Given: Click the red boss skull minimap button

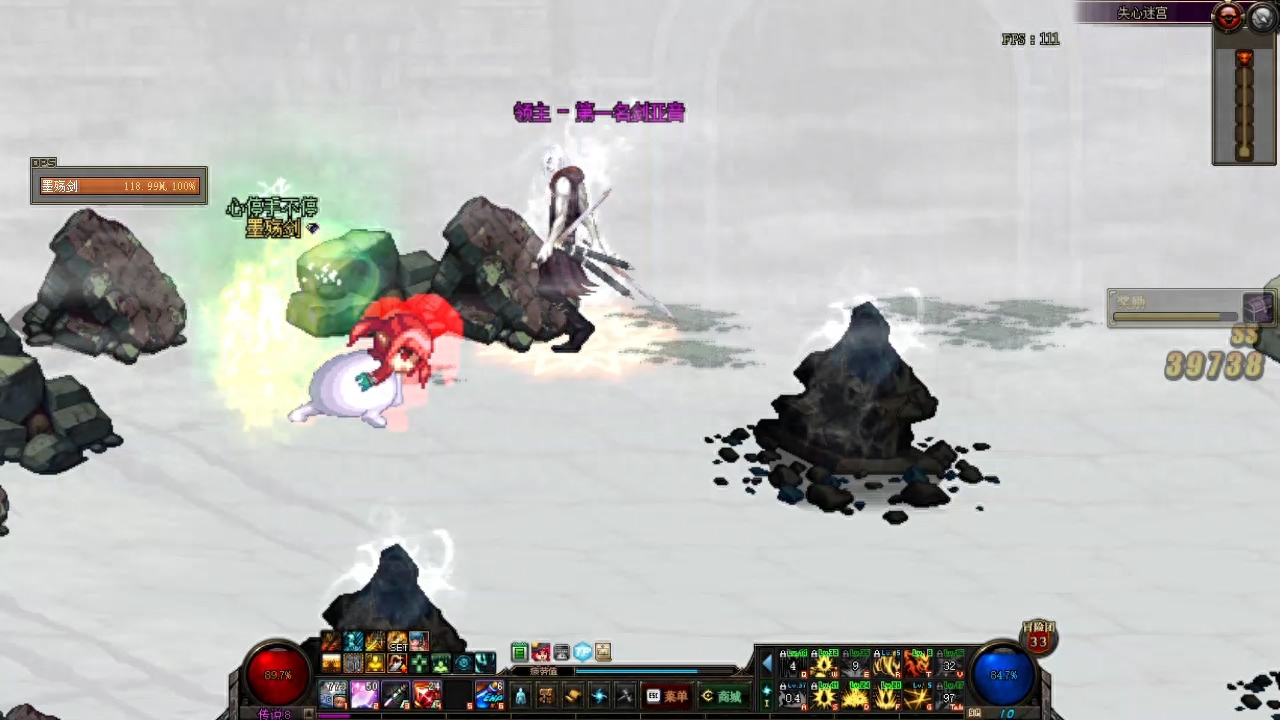Looking at the screenshot, I should point(1227,16).
